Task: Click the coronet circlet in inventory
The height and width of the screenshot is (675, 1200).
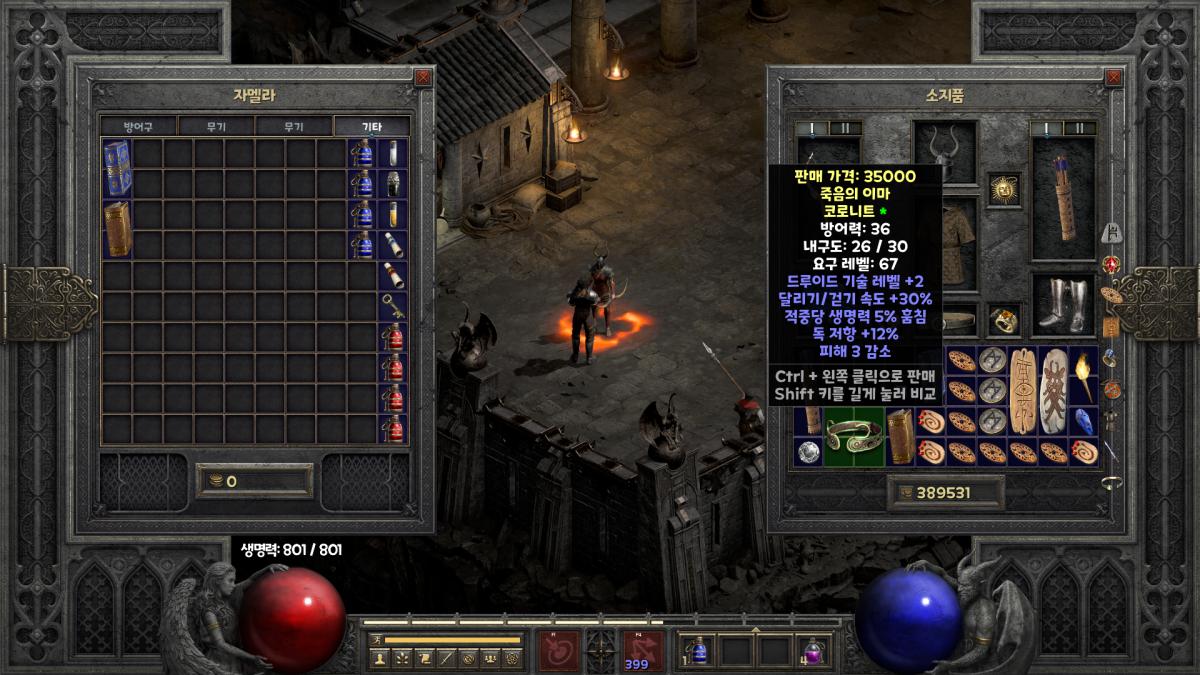Action: click(x=853, y=436)
